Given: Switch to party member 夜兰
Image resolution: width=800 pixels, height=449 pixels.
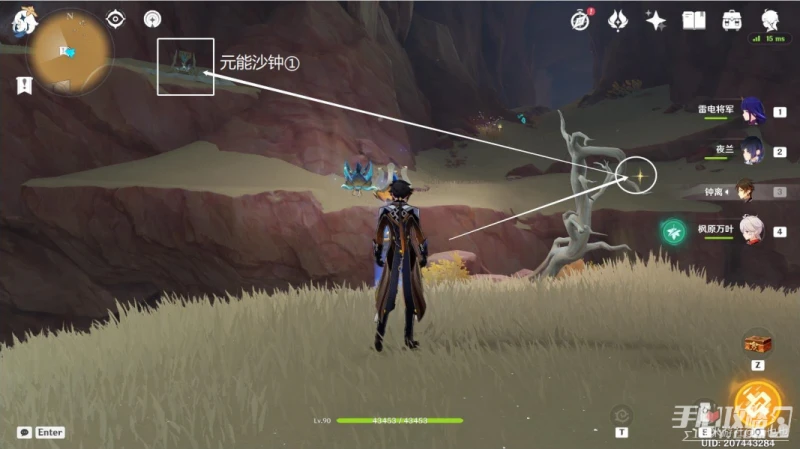Looking at the screenshot, I should point(752,151).
